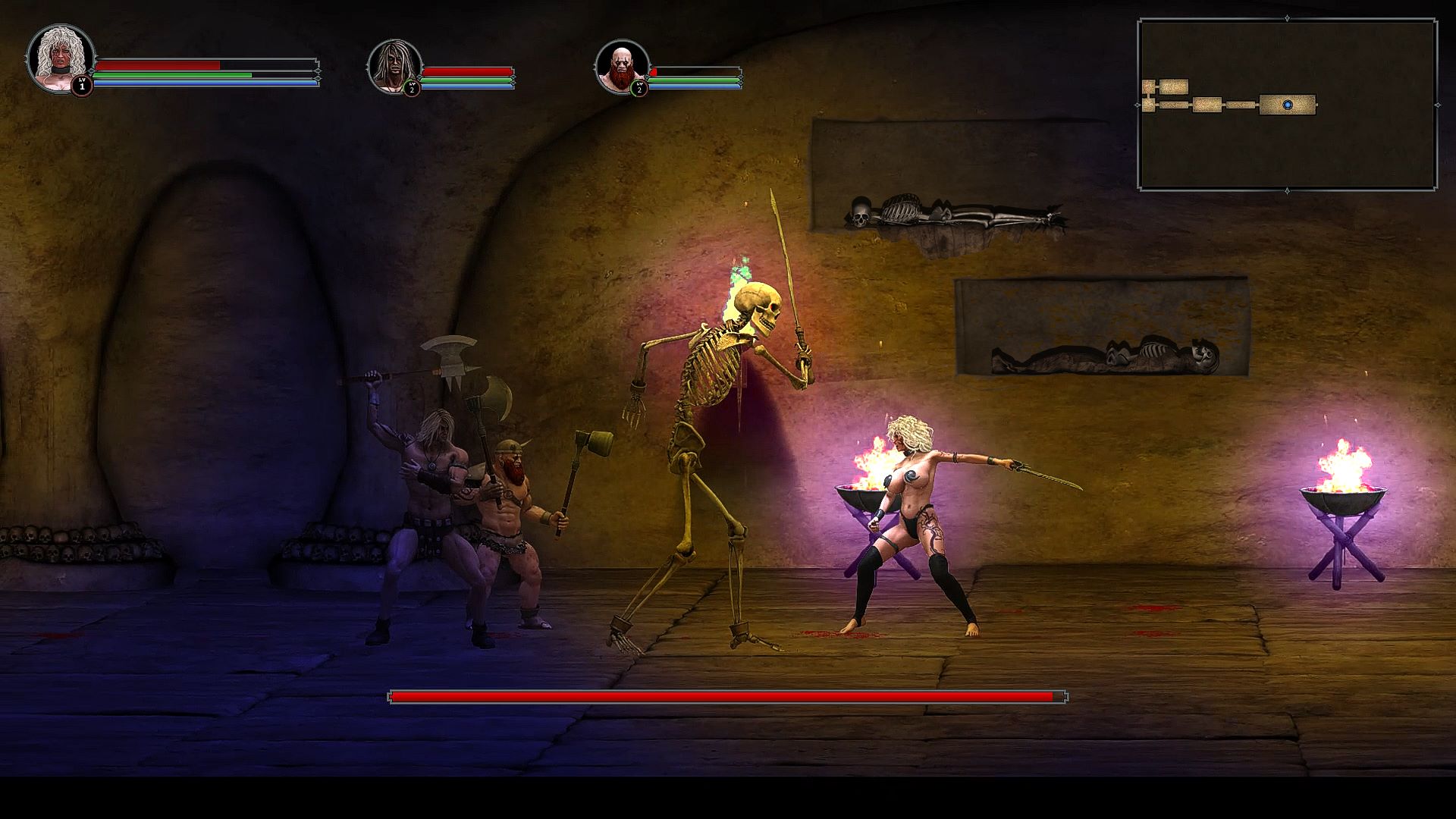Image resolution: width=1456 pixels, height=819 pixels.
Task: Open the dungeon minimap
Action: [x=1287, y=105]
